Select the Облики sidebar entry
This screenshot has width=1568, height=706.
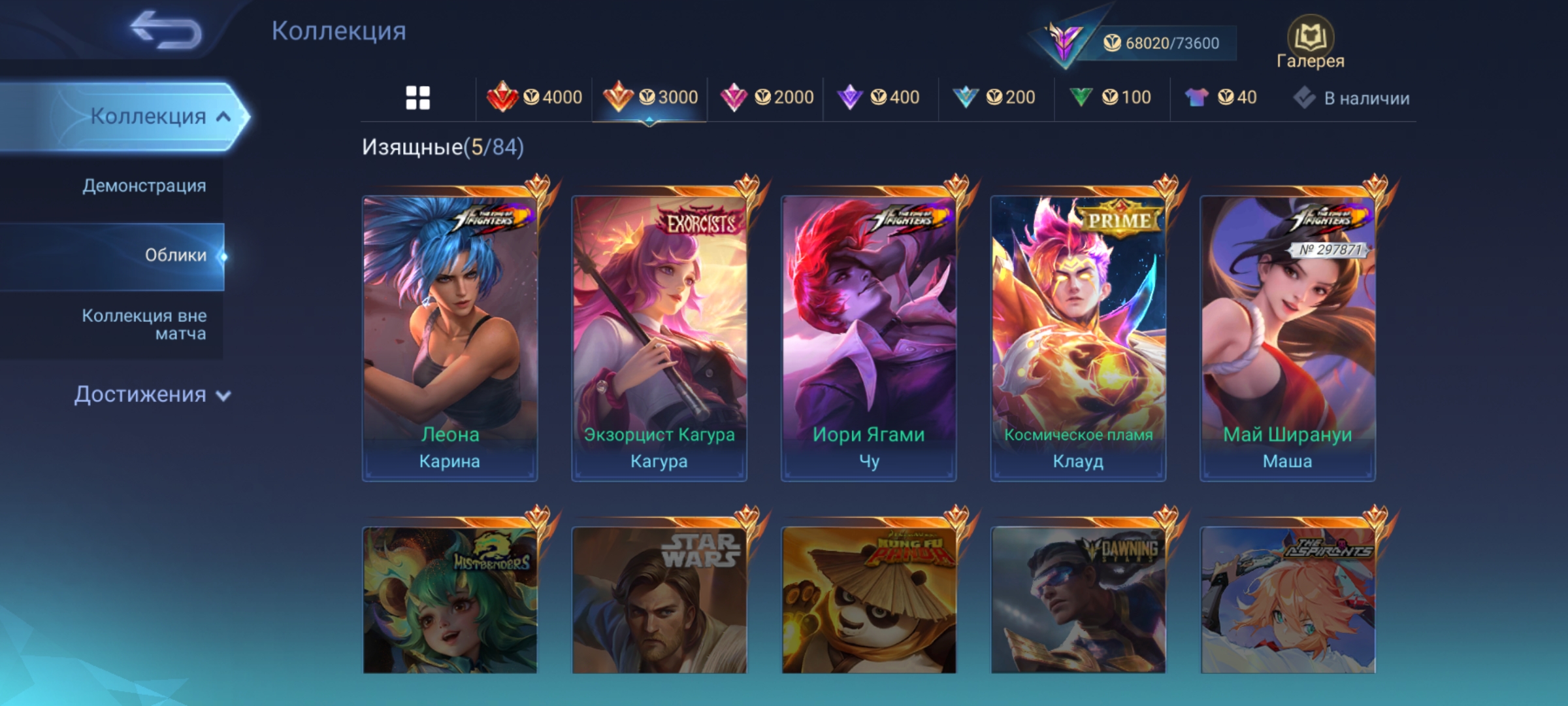point(175,256)
